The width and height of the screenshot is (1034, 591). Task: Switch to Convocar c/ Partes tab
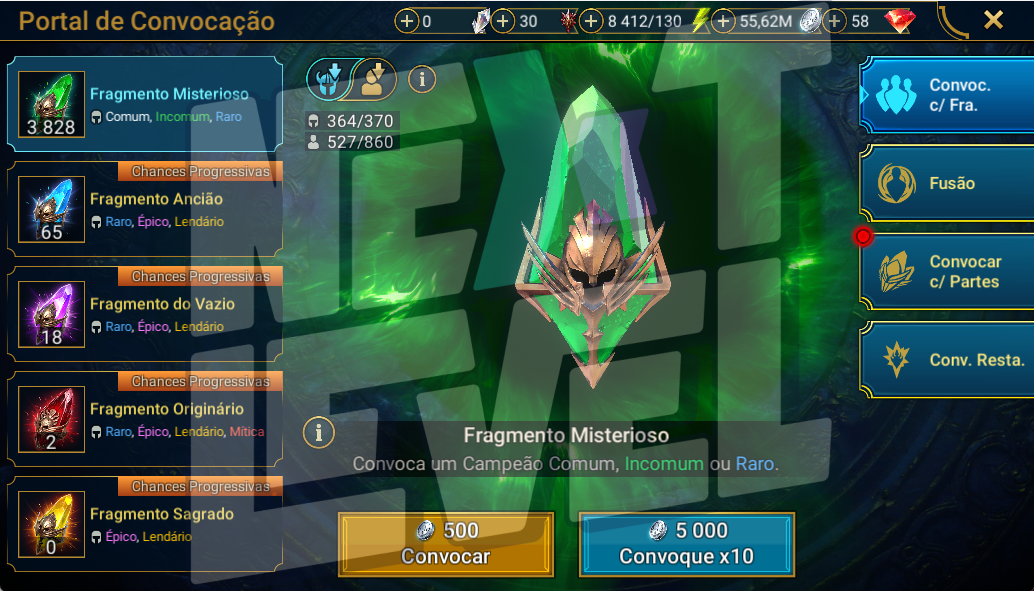click(946, 272)
